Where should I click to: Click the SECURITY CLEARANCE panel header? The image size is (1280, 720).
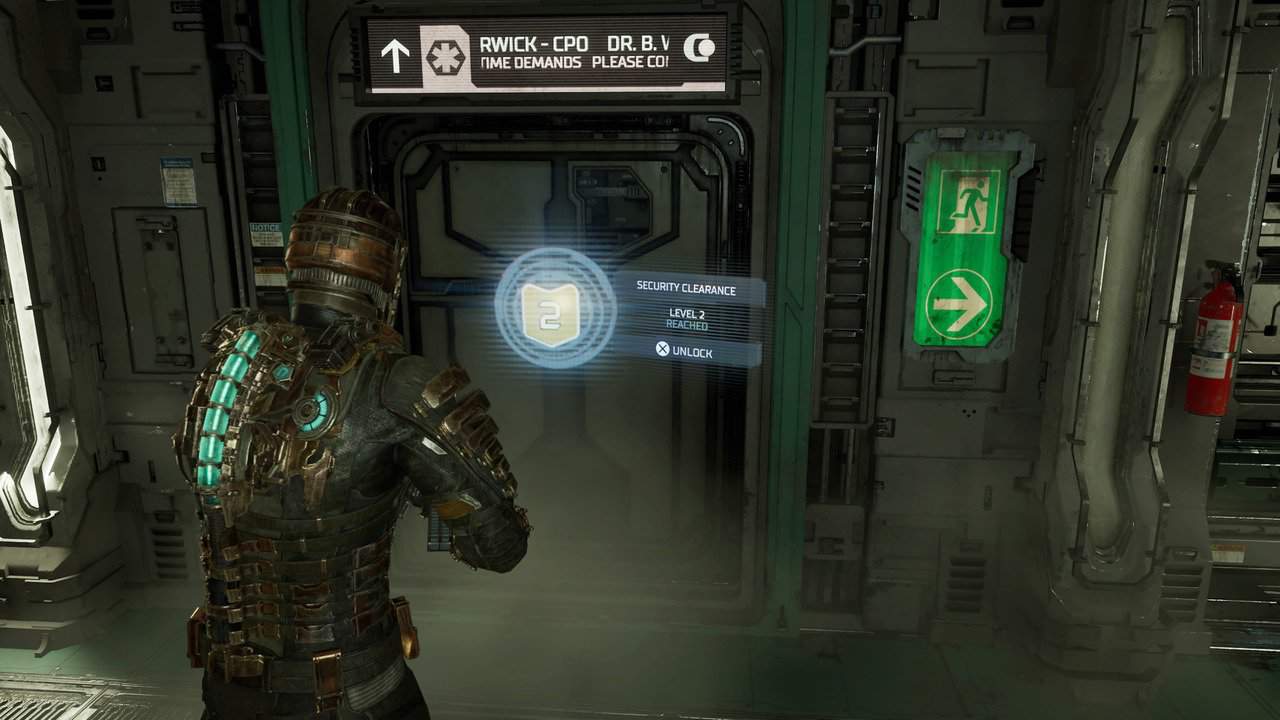[x=686, y=288]
